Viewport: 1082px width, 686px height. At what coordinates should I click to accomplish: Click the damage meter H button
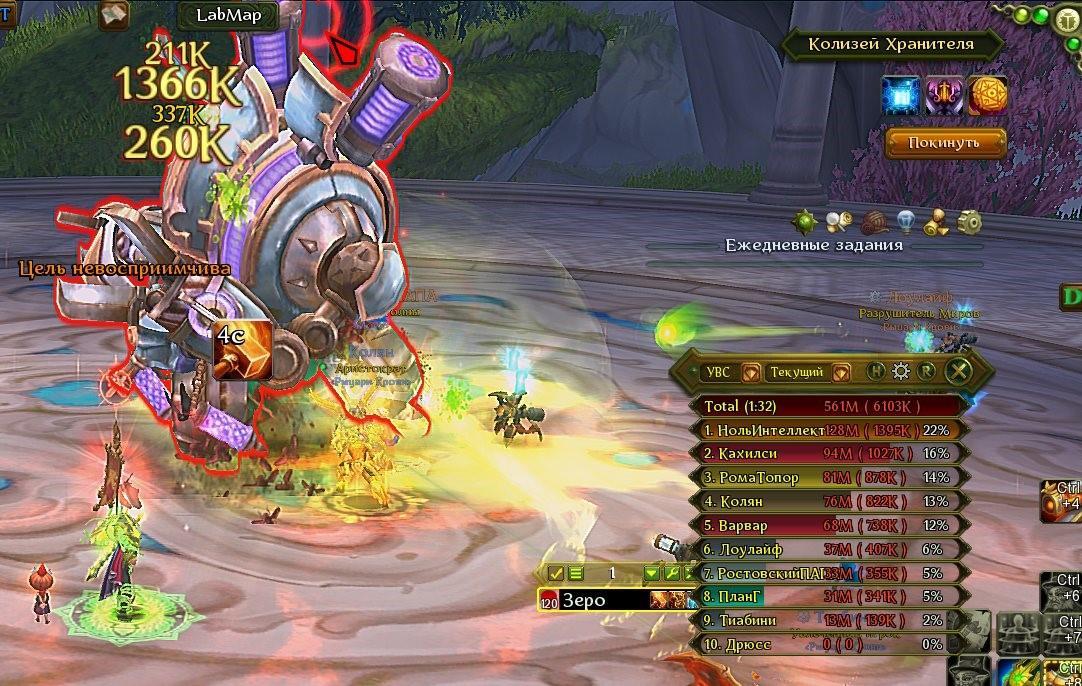click(876, 372)
